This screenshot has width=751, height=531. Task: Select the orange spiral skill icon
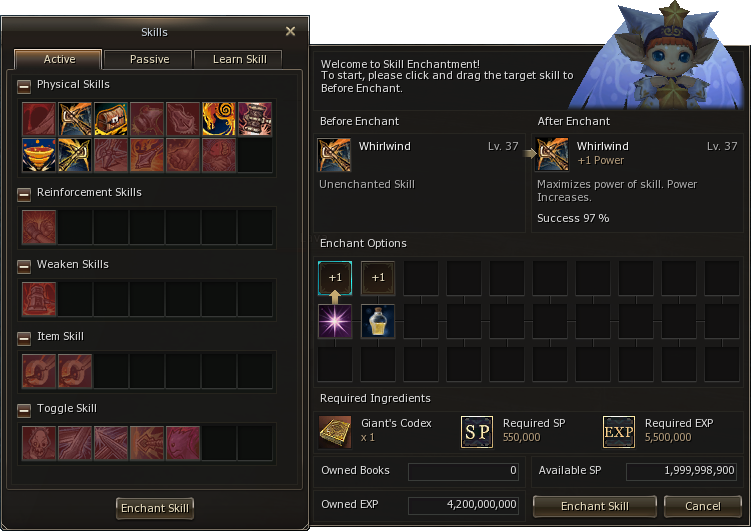(219, 119)
